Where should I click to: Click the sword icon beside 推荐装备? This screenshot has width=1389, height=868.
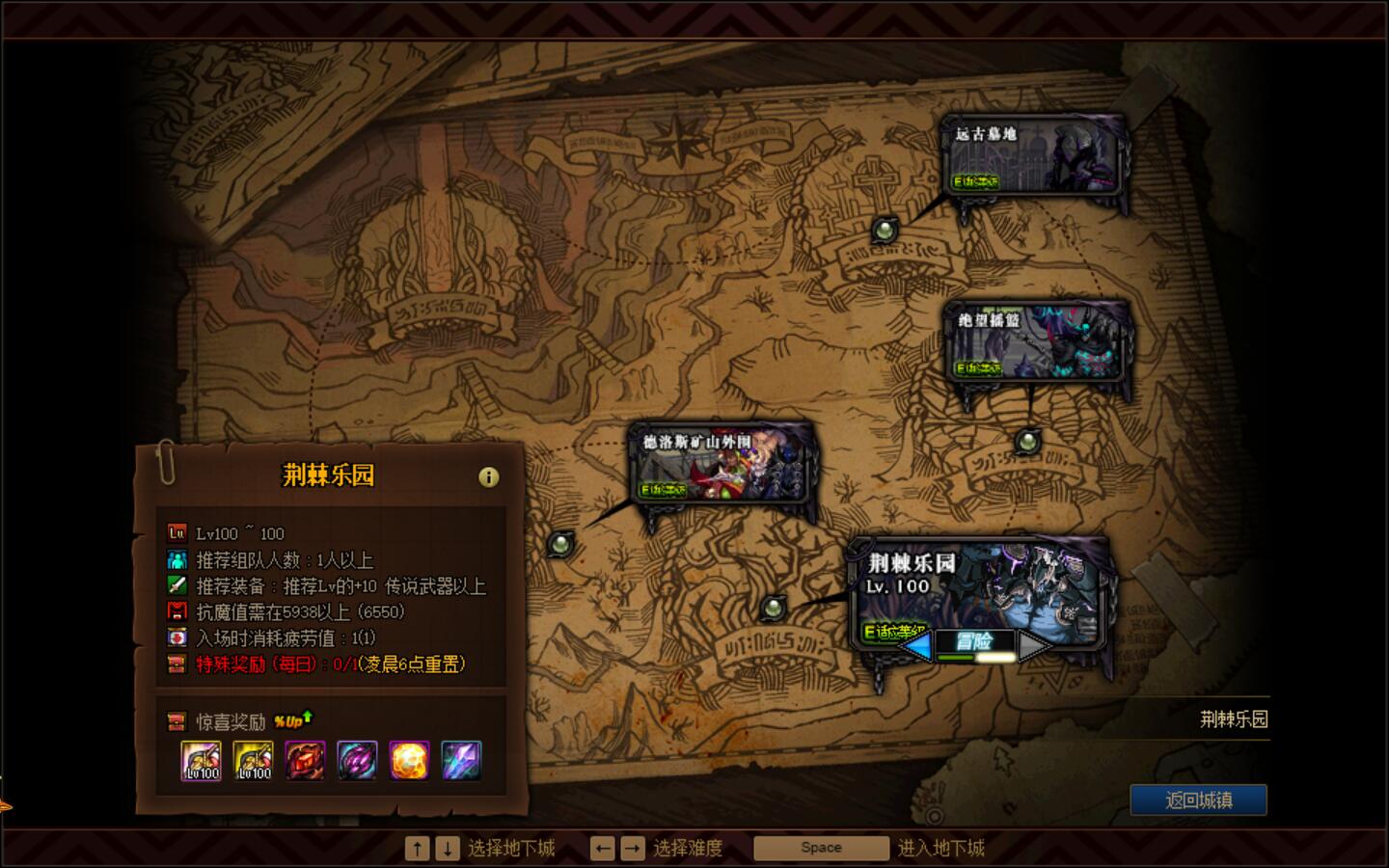tap(177, 584)
